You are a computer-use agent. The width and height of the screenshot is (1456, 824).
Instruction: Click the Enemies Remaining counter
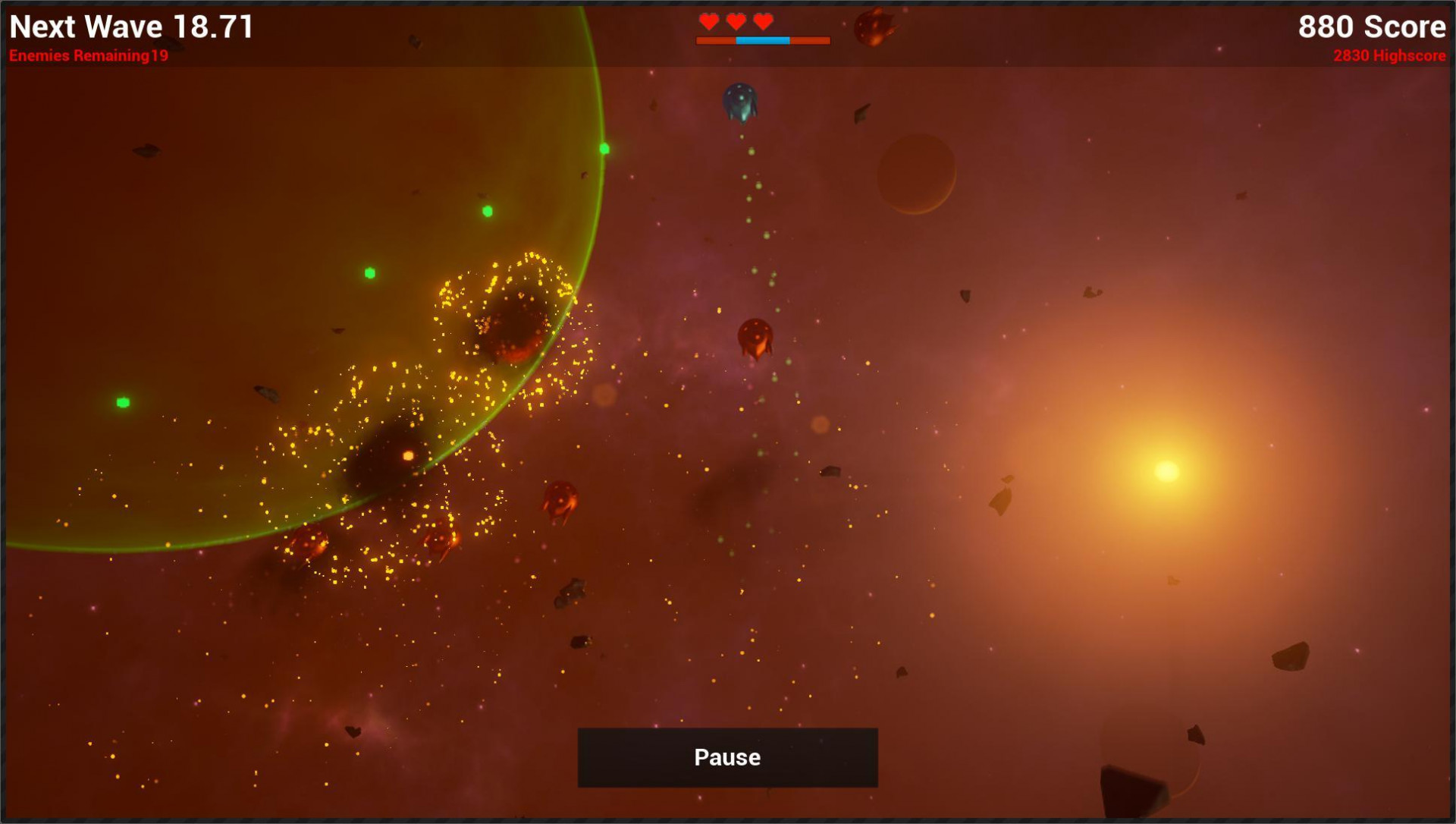click(x=89, y=55)
